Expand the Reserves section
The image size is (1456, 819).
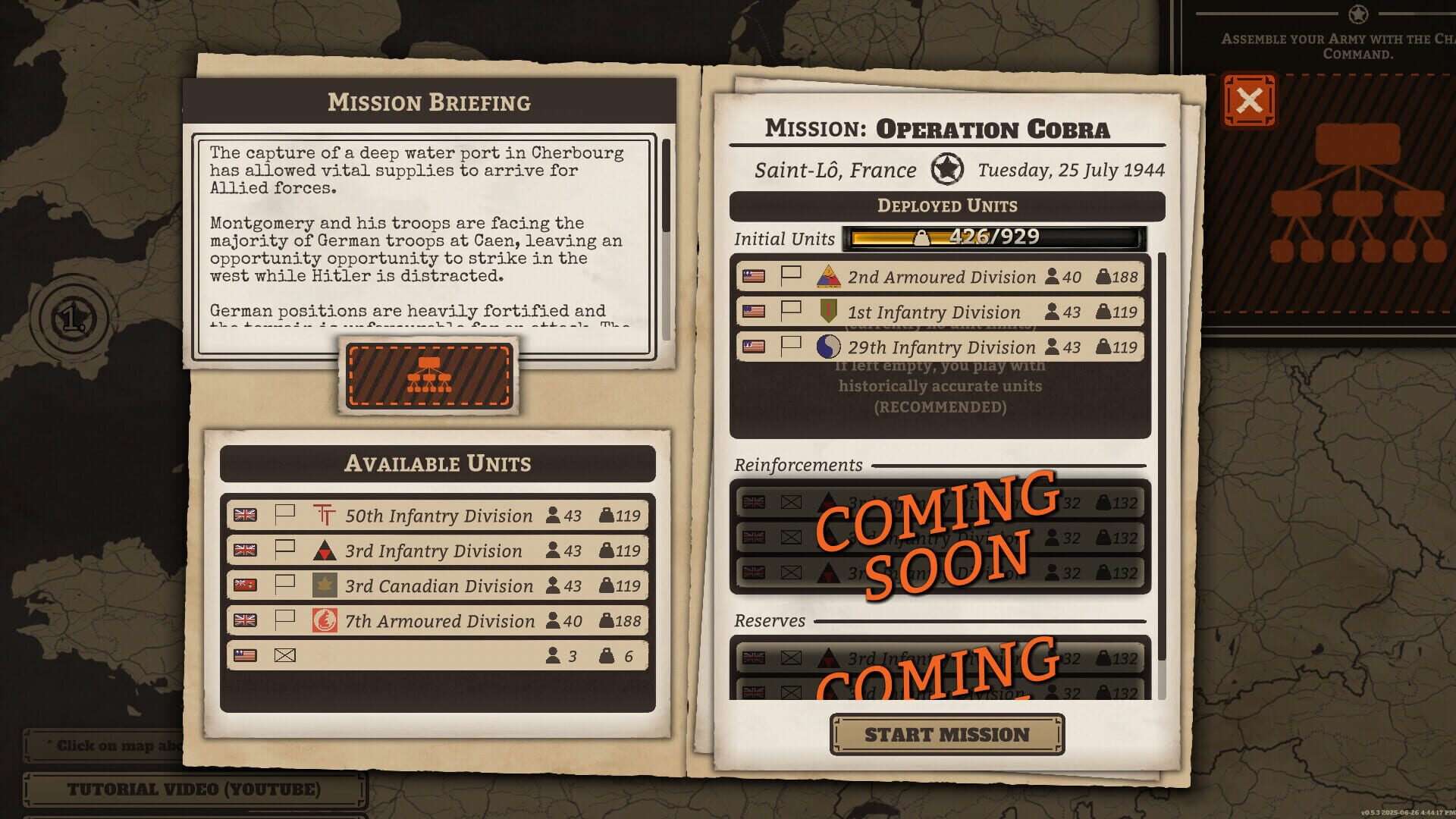coord(770,621)
